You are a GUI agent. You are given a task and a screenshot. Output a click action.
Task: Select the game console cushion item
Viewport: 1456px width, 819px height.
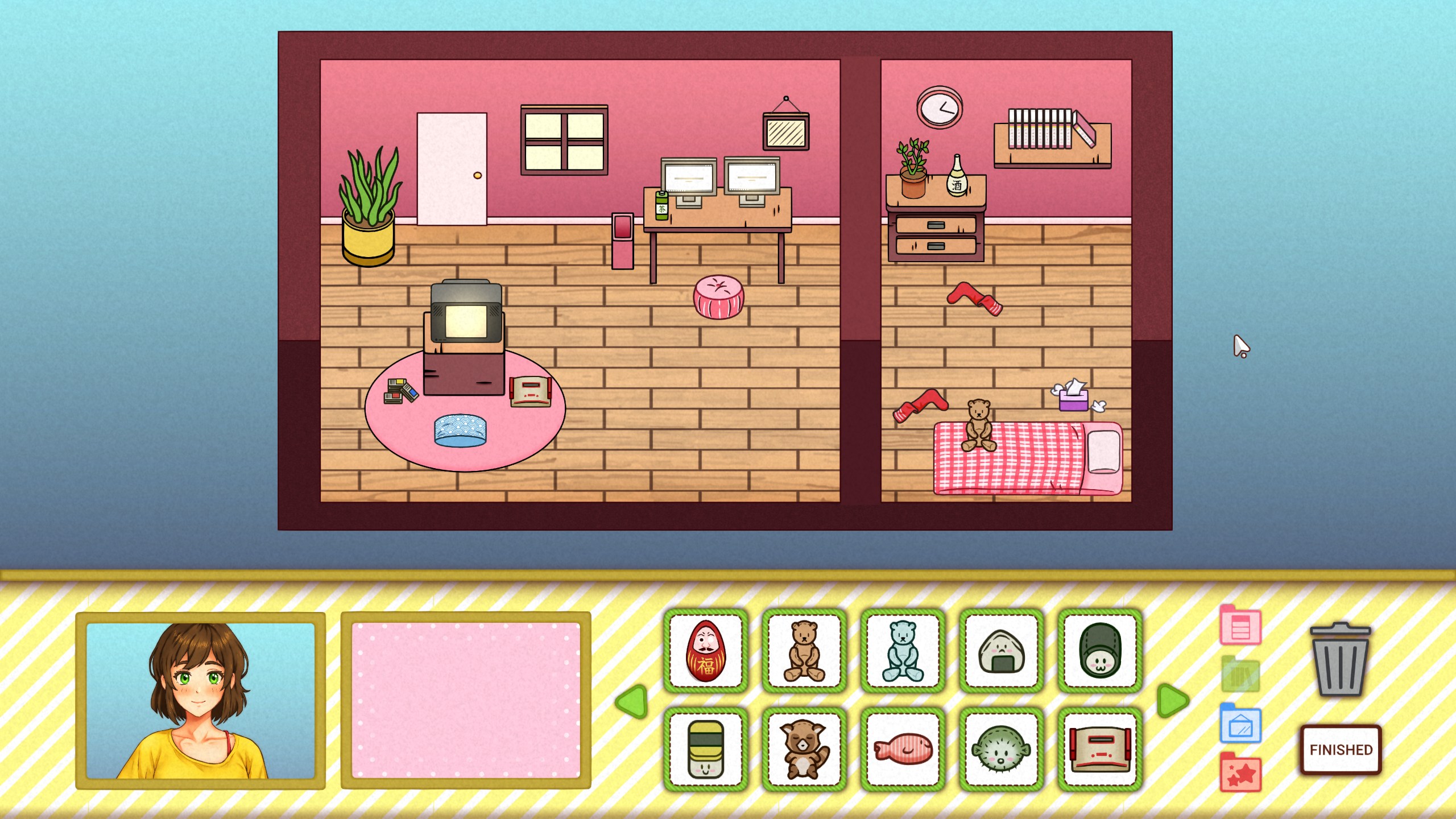[x=1099, y=750]
